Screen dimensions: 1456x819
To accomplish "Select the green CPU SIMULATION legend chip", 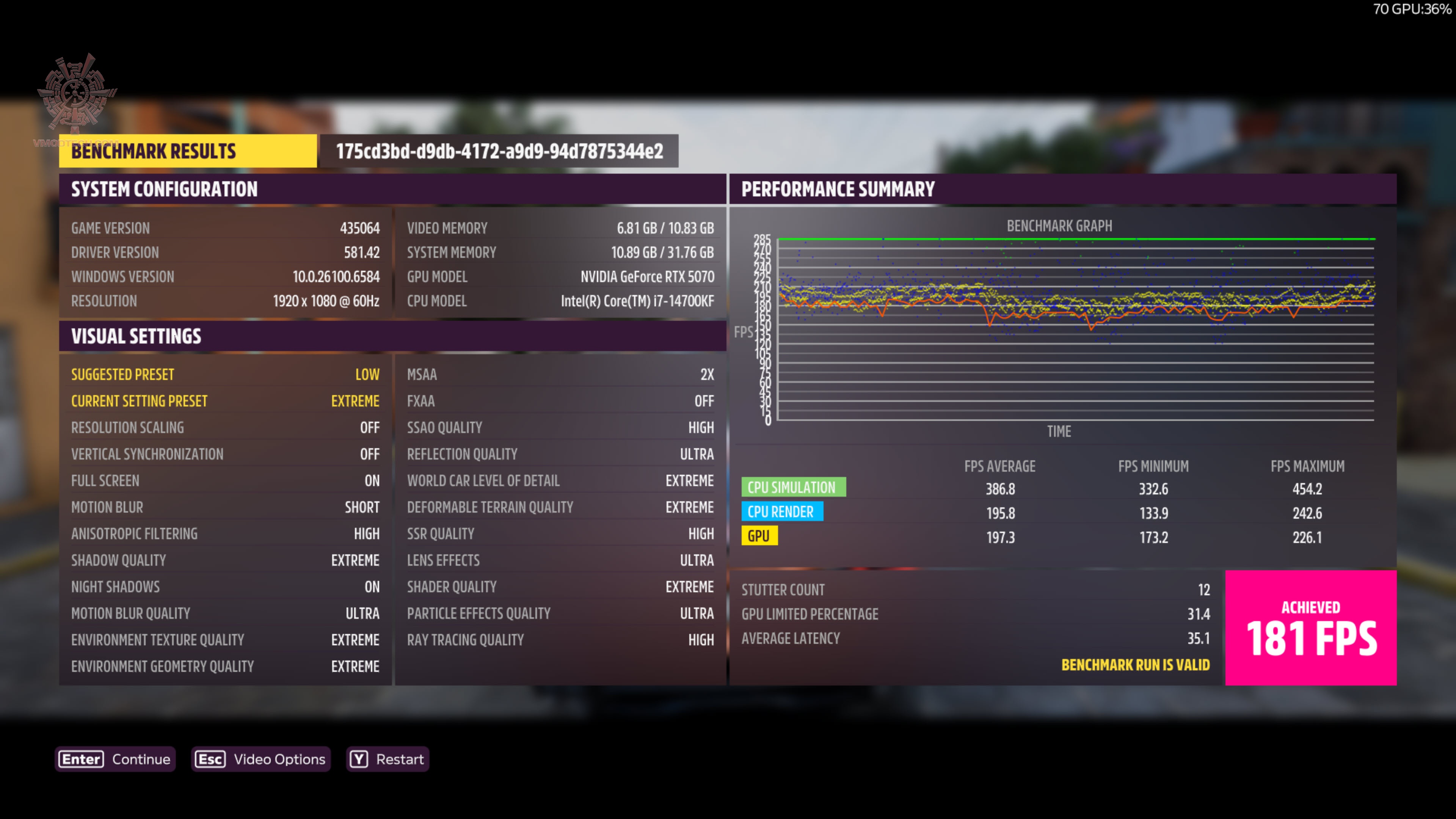I will click(x=794, y=487).
